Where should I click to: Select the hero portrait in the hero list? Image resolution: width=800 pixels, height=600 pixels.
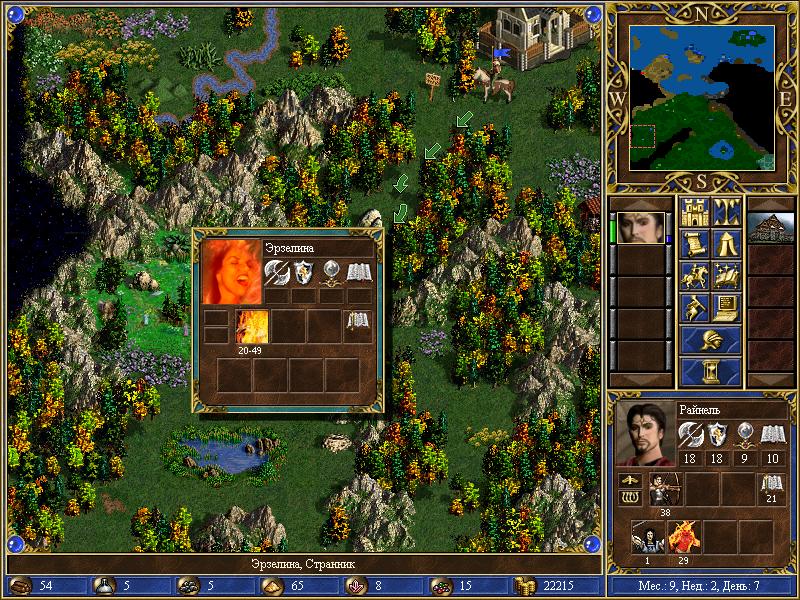coord(640,227)
